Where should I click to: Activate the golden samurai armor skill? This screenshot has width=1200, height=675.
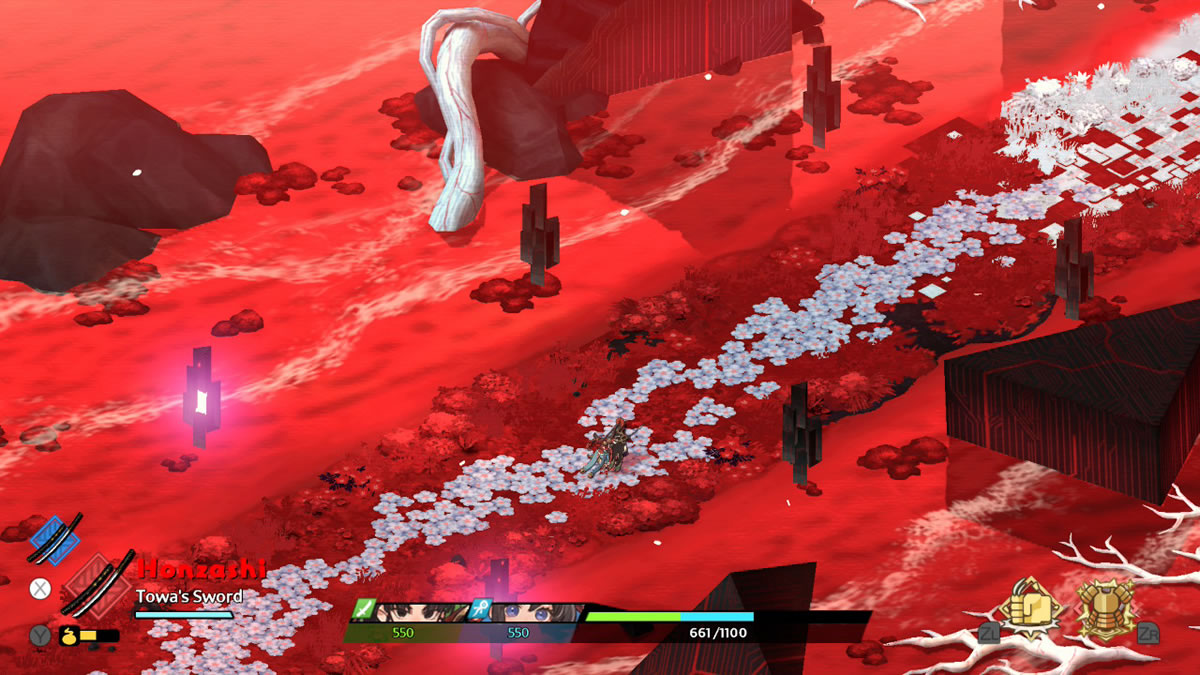point(1107,608)
